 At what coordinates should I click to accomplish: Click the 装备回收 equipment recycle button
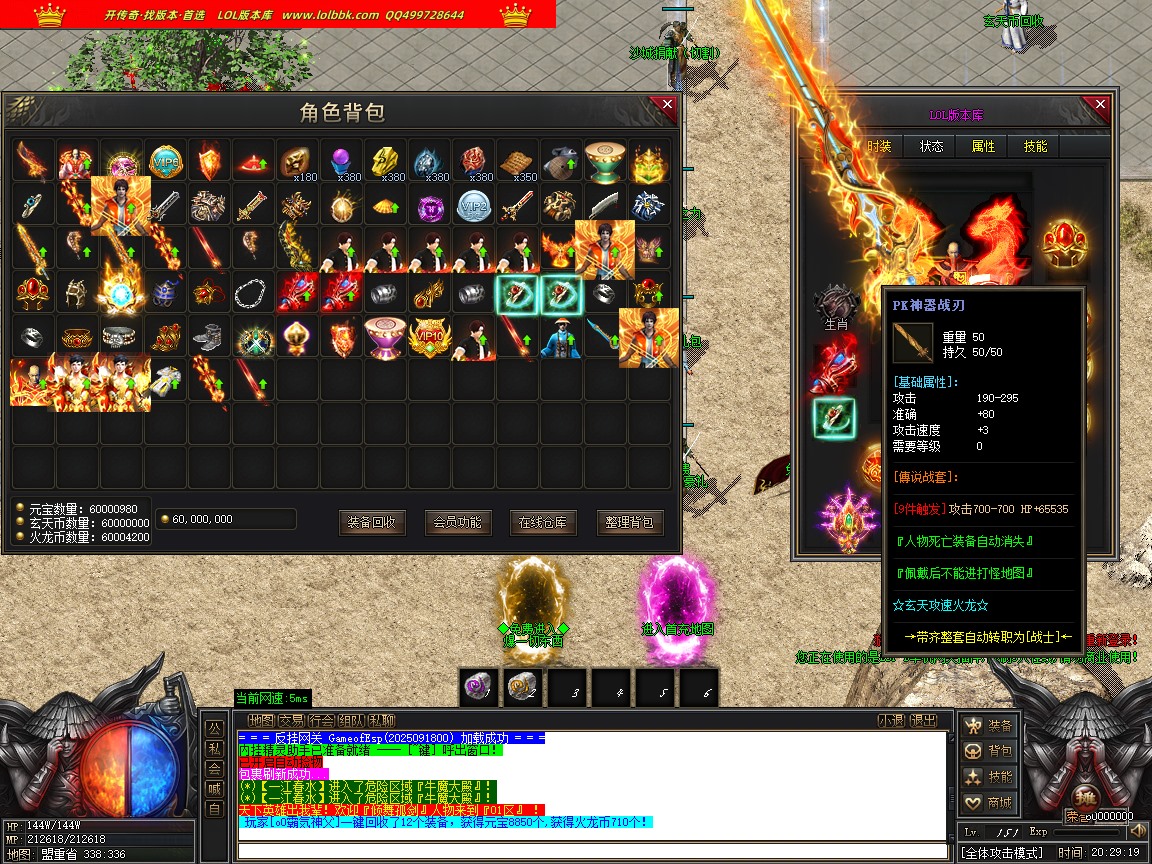tap(372, 522)
